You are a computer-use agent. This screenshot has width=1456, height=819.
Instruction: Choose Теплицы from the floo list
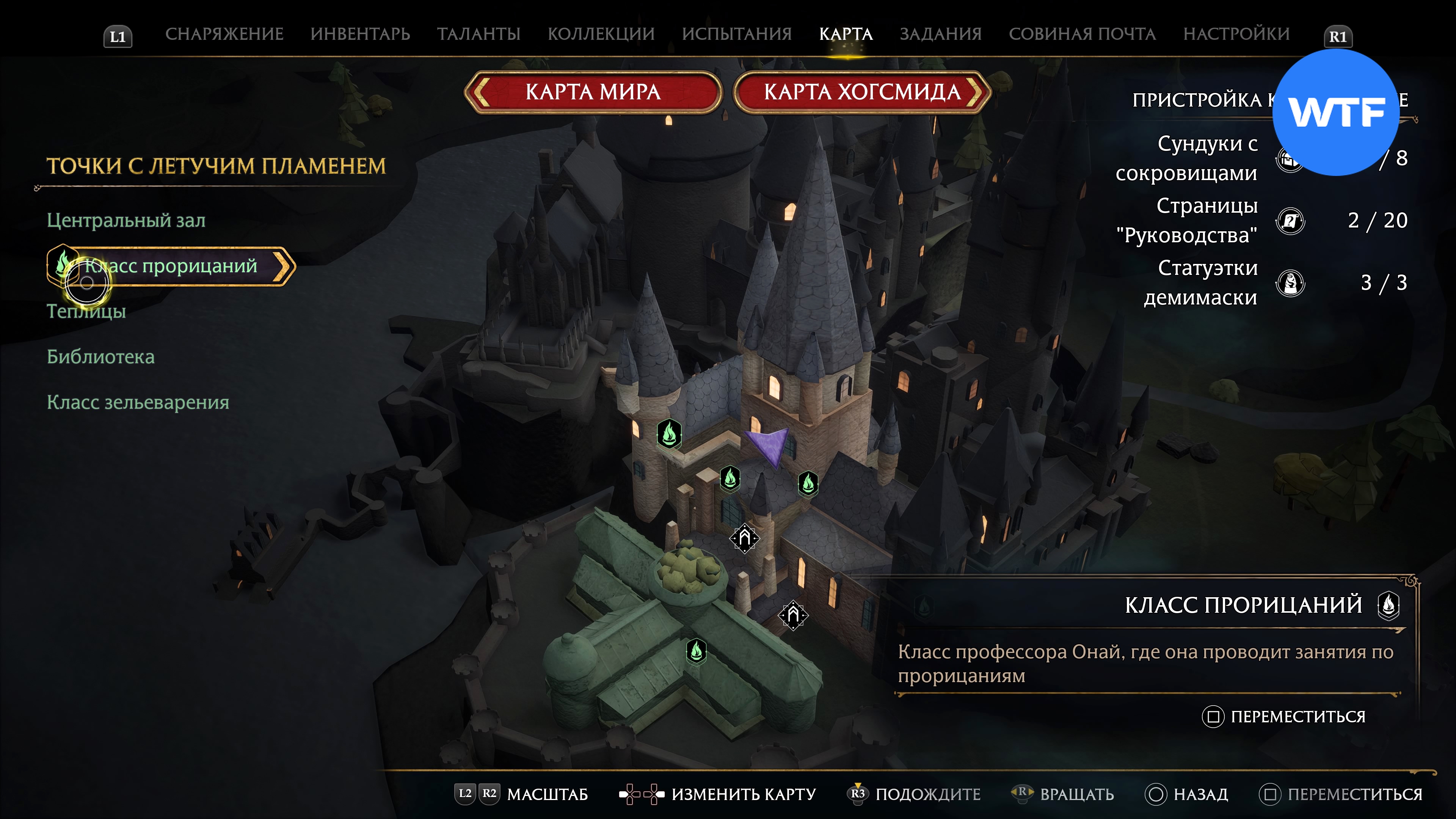tap(86, 311)
